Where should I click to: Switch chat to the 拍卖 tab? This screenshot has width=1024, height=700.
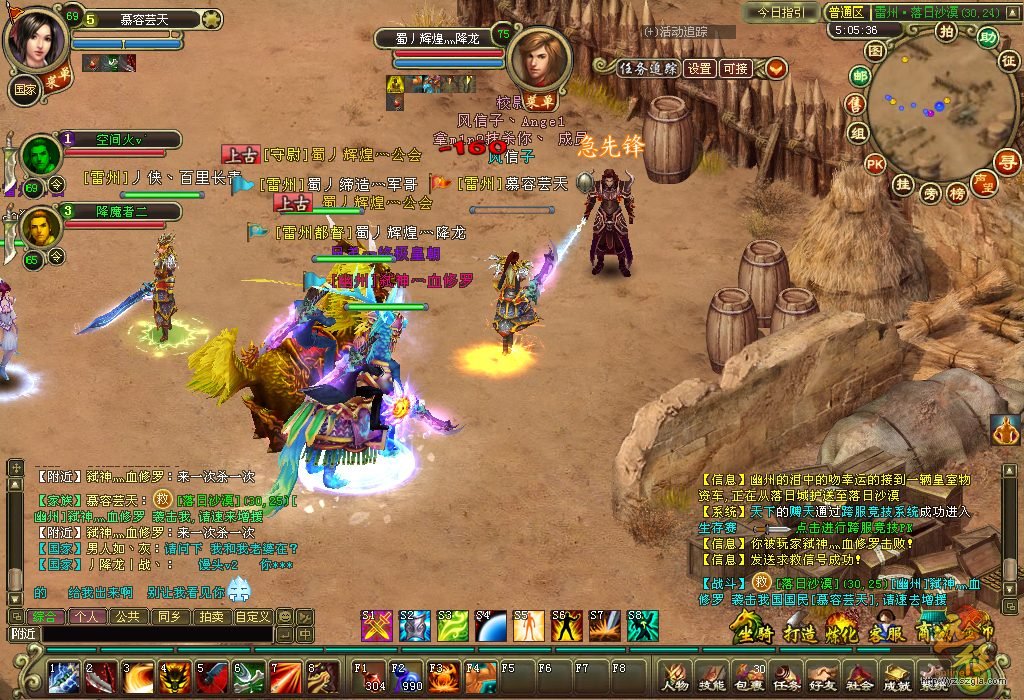coord(209,616)
